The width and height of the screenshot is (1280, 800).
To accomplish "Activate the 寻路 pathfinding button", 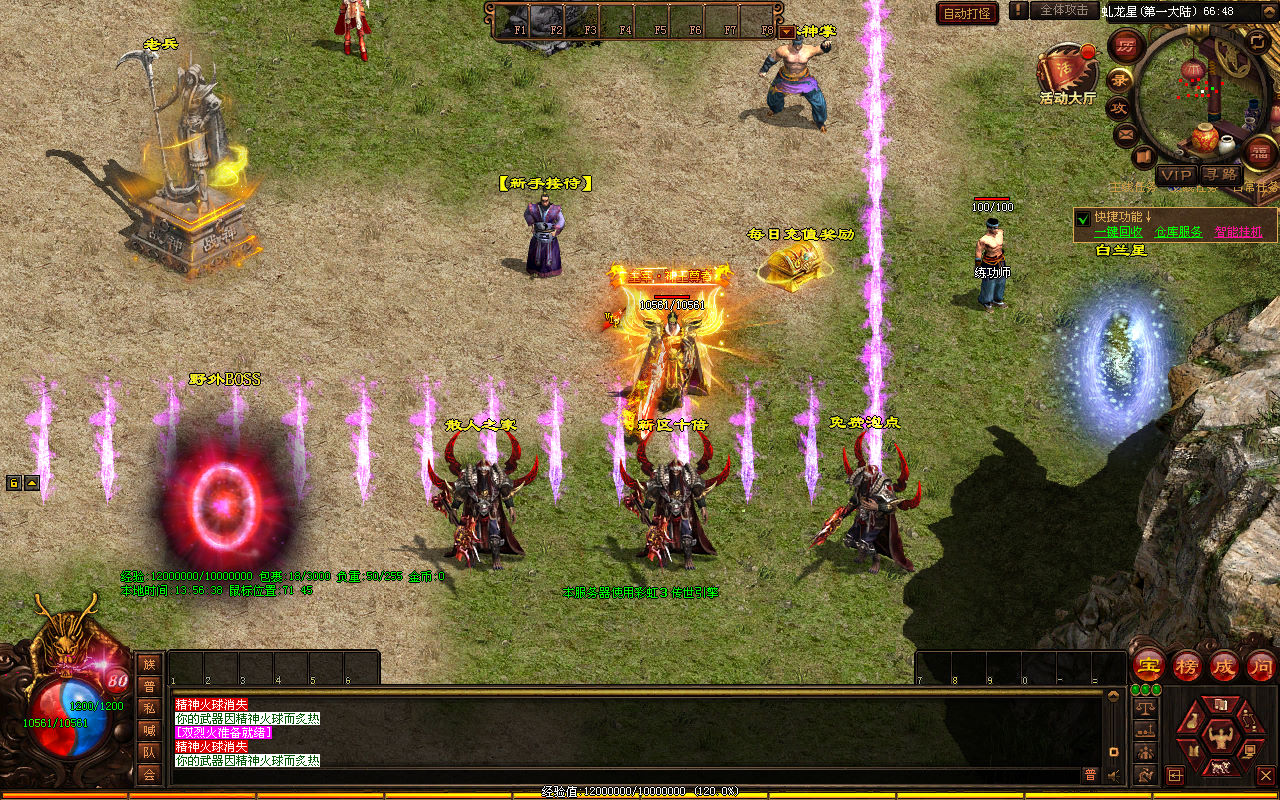I will click(x=1219, y=175).
